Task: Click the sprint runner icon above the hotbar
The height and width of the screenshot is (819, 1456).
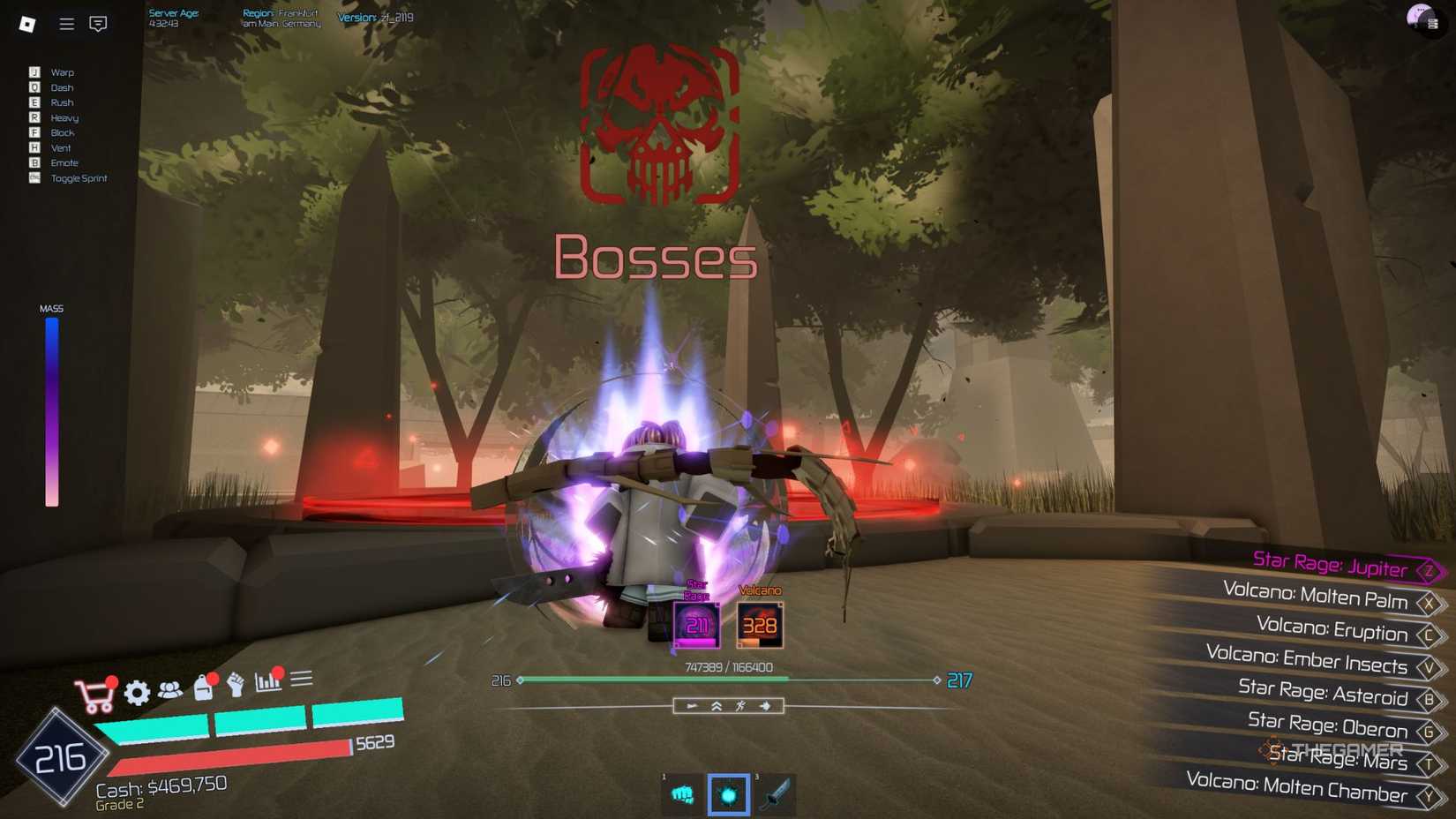Action: click(741, 705)
